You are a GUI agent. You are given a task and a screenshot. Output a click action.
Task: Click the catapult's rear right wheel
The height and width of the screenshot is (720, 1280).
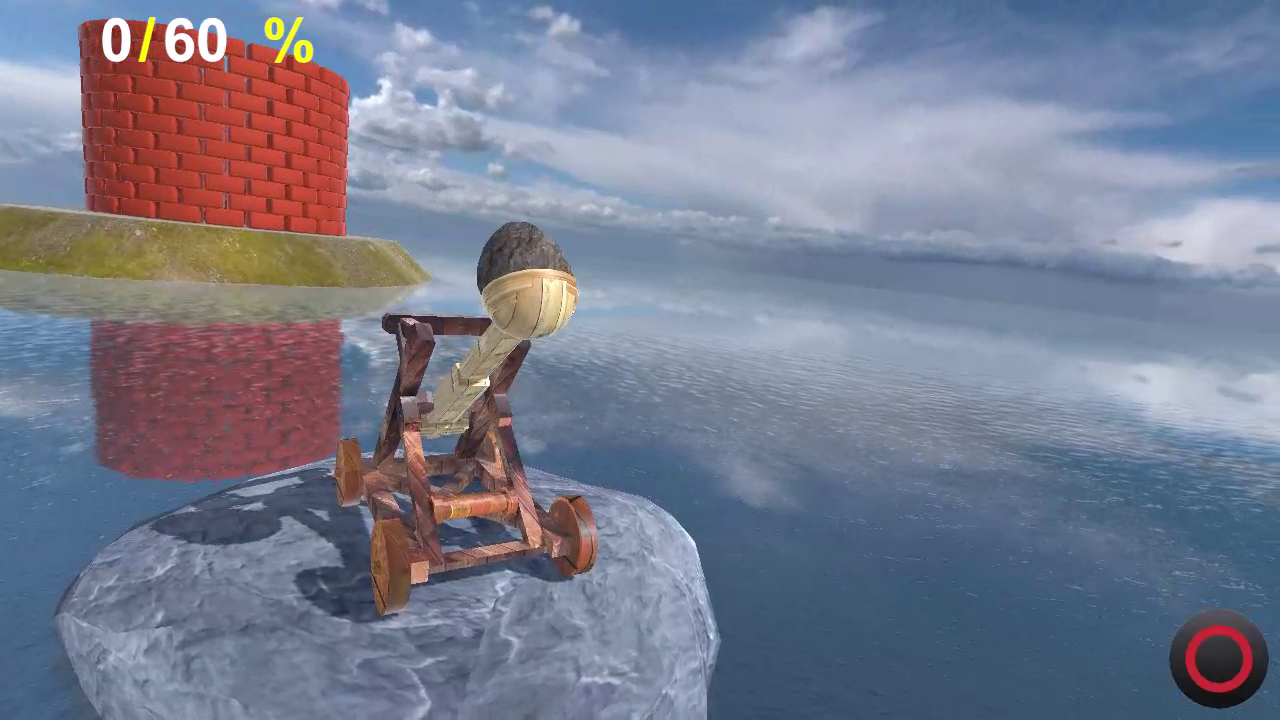(x=570, y=530)
